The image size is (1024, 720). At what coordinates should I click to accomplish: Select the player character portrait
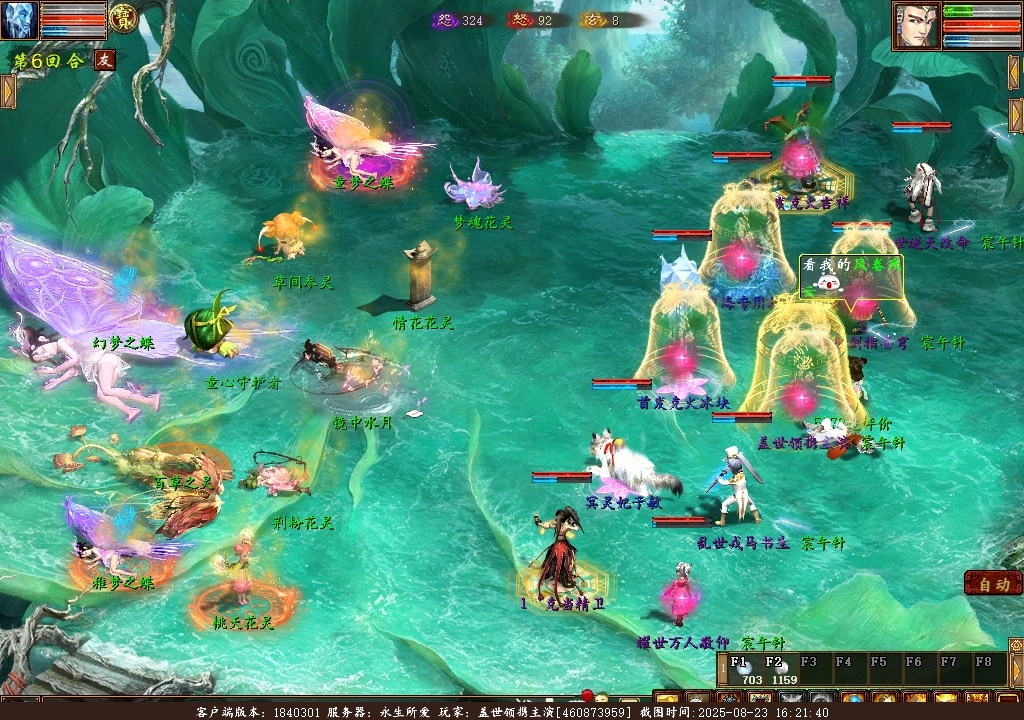point(916,26)
